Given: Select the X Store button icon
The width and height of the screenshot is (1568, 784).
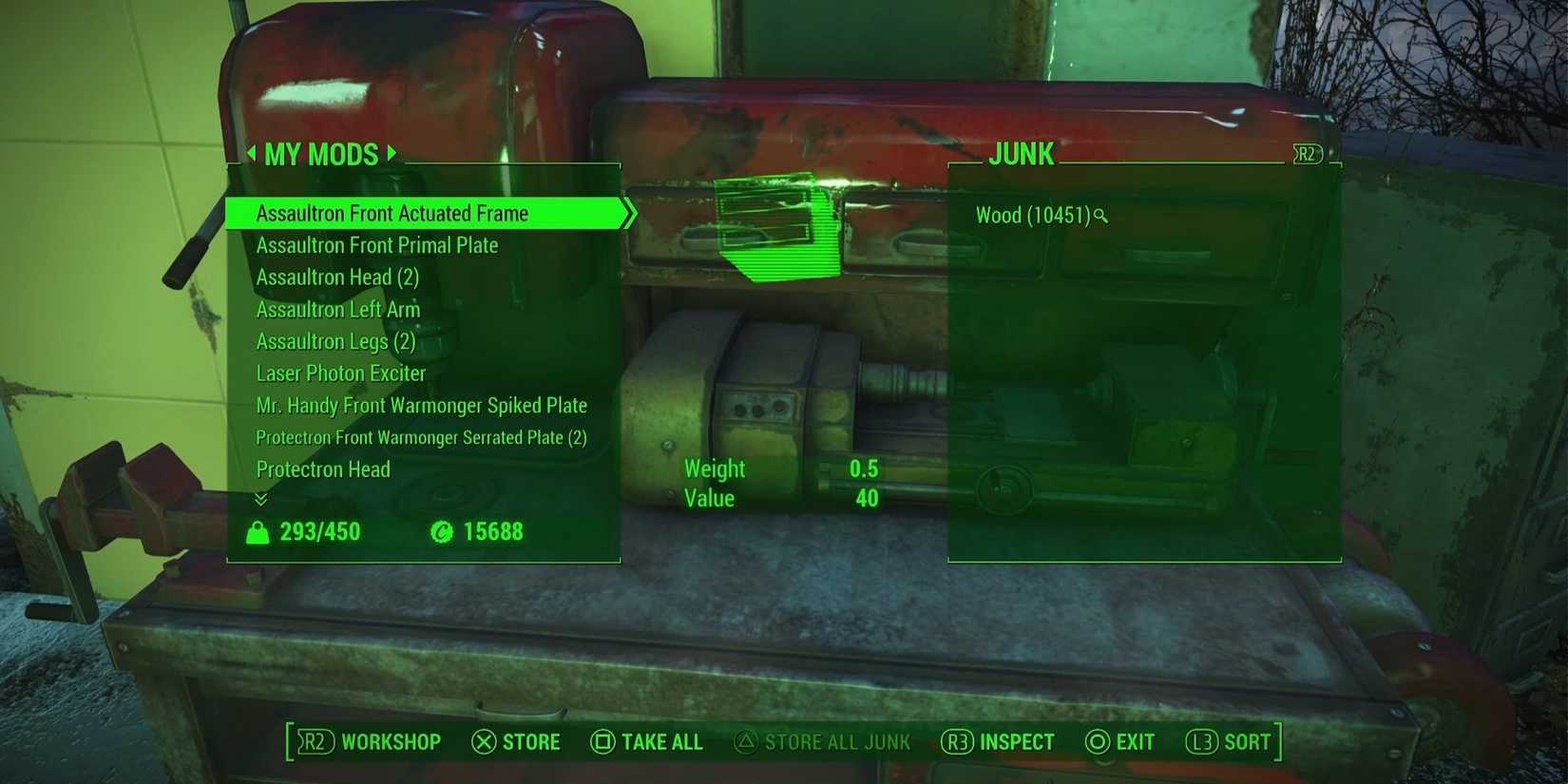Looking at the screenshot, I should tap(485, 742).
